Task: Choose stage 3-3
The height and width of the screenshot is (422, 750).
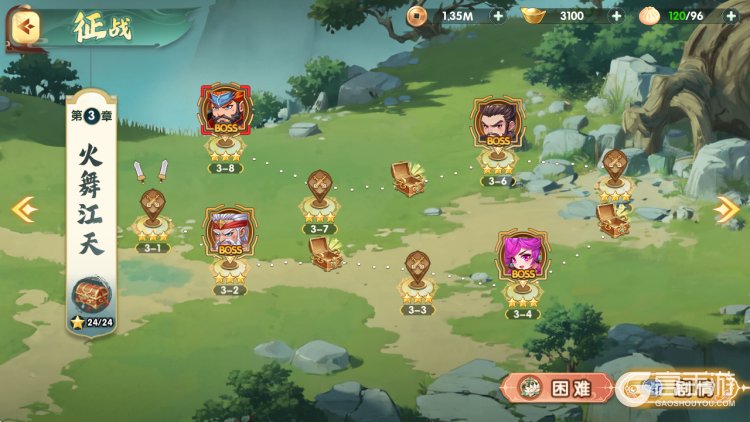Action: [417, 275]
